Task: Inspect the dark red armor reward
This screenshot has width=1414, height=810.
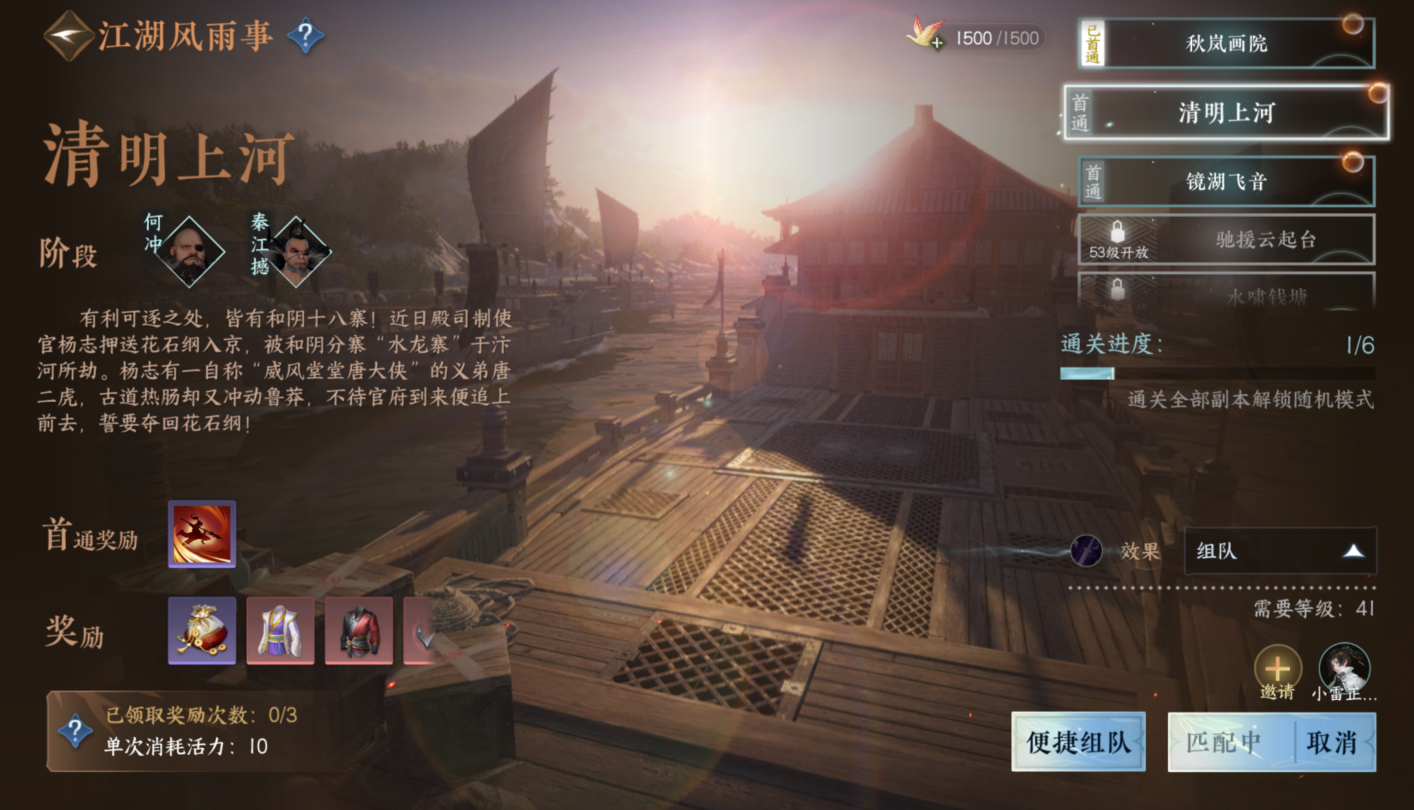Action: point(359,631)
